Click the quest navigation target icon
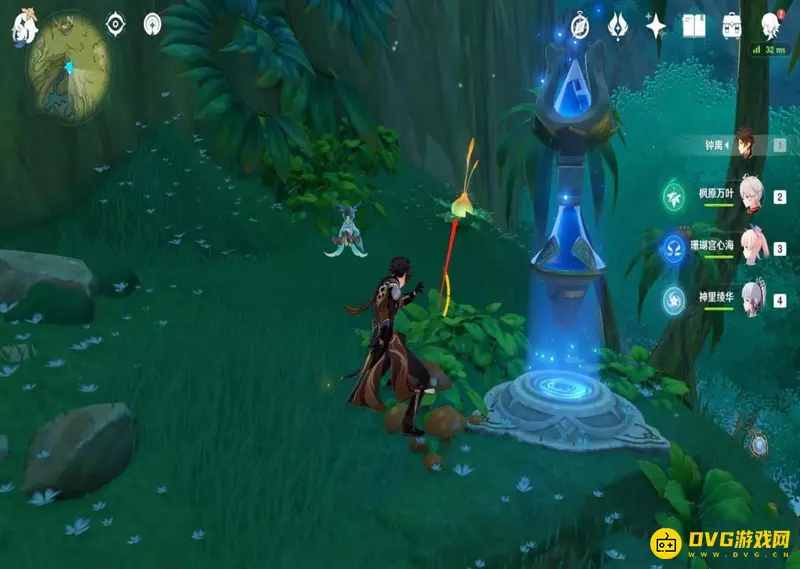The height and width of the screenshot is (569, 800). click(x=116, y=23)
